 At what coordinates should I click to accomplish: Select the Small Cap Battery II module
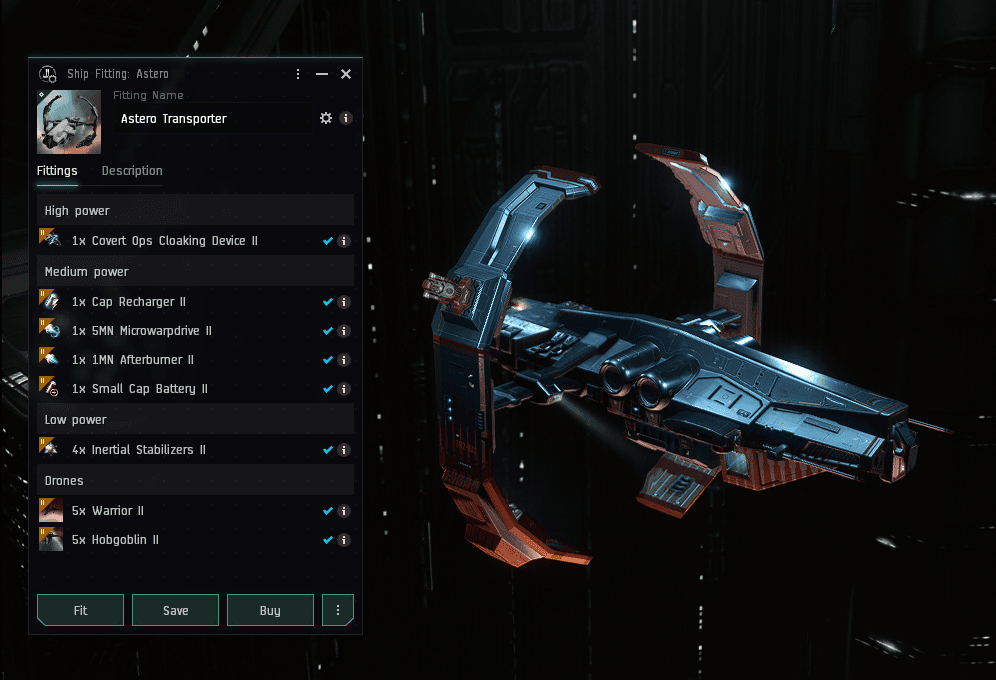pos(140,389)
